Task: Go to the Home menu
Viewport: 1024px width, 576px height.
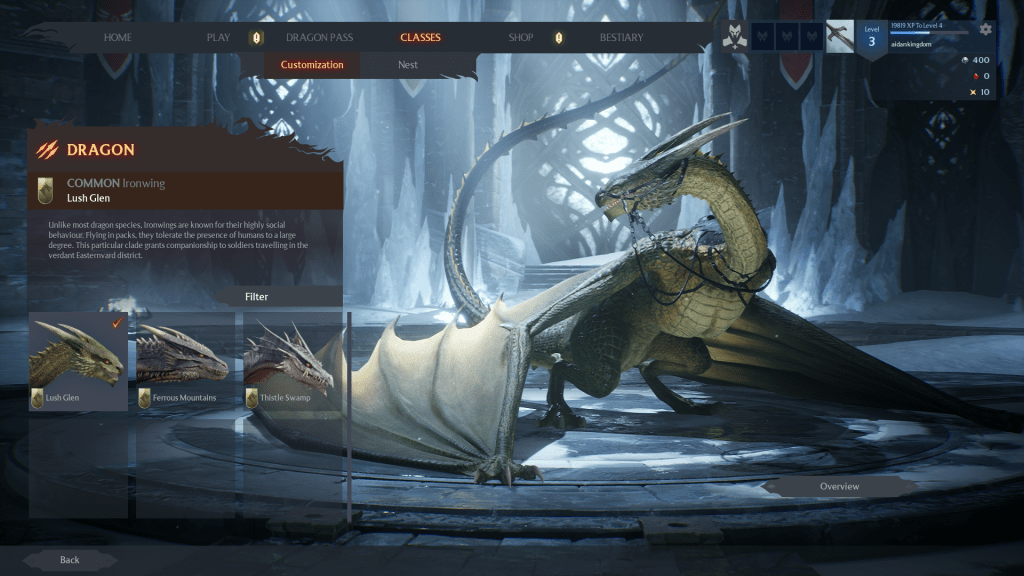Action: click(x=118, y=38)
